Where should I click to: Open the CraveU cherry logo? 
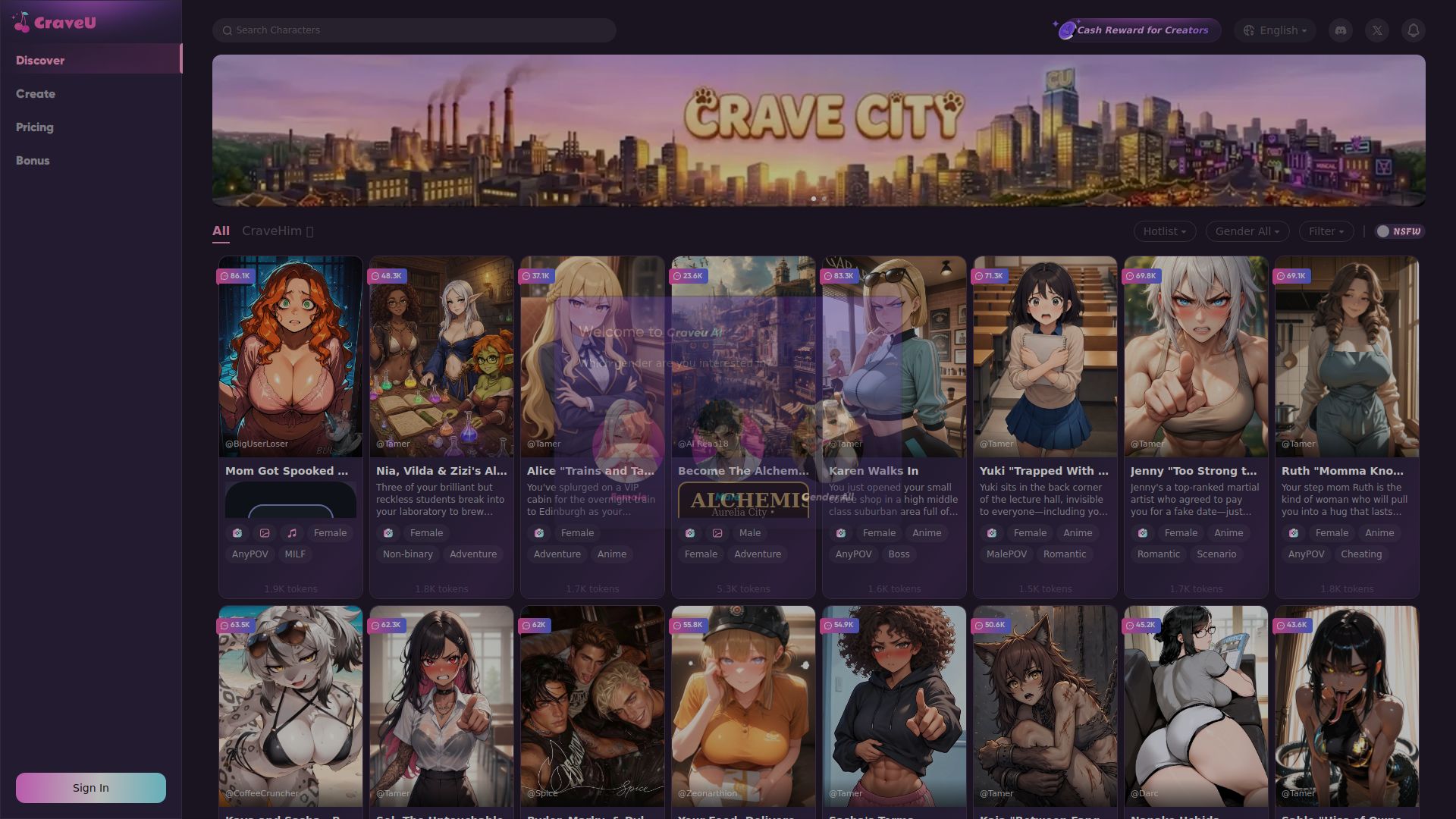click(20, 21)
